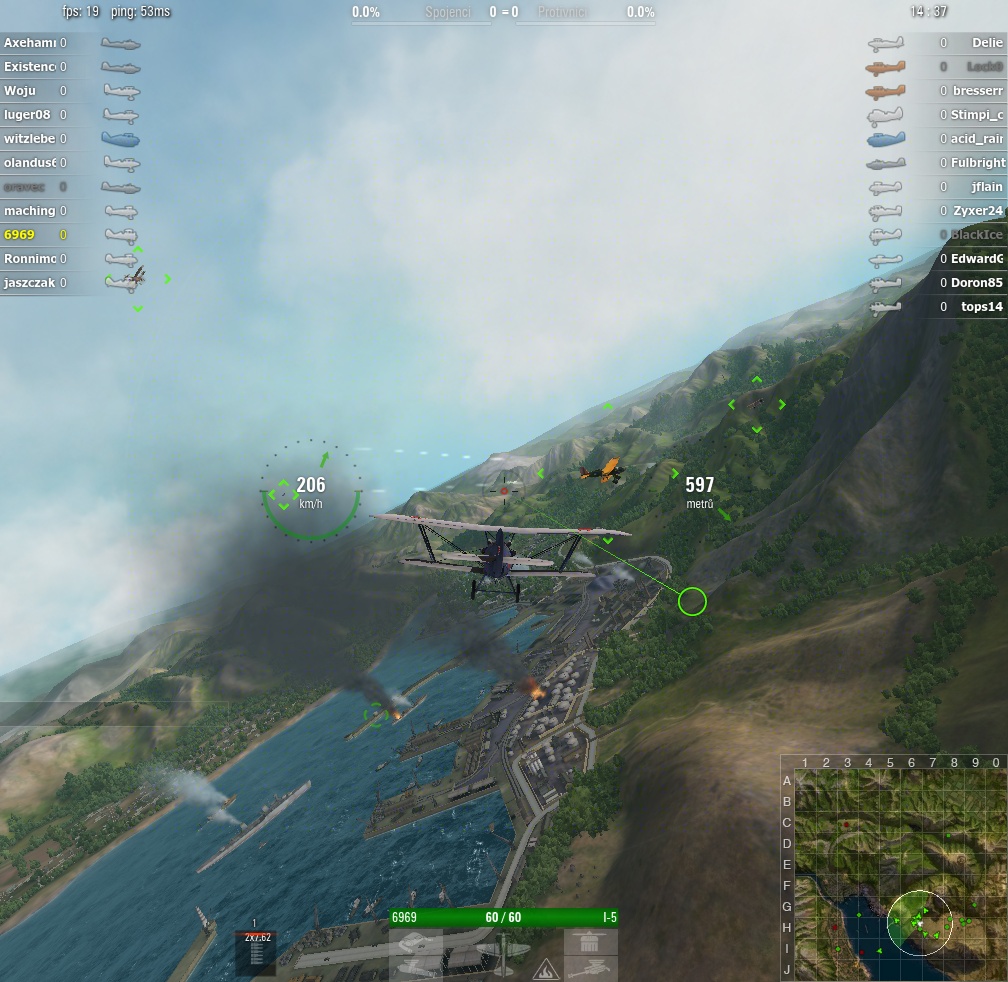The height and width of the screenshot is (982, 1008).
Task: Open the minimap in the corner
Action: [894, 868]
